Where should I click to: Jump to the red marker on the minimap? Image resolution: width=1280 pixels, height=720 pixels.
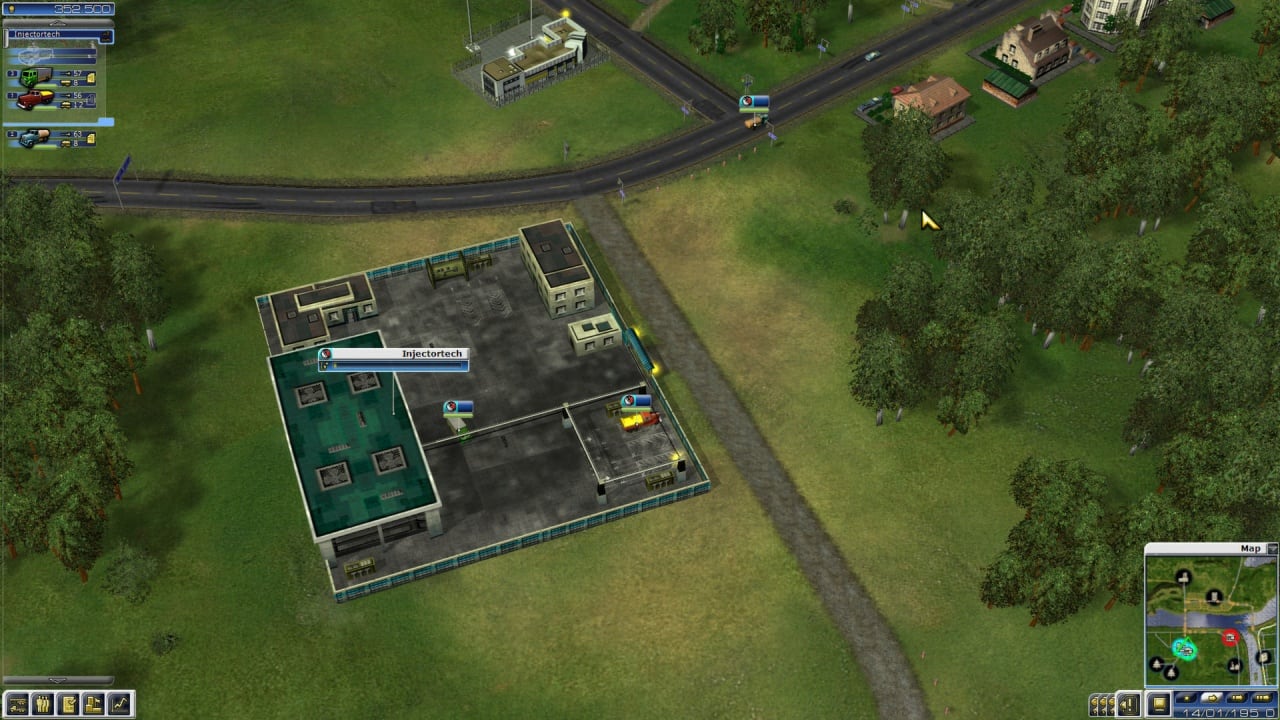point(1230,637)
